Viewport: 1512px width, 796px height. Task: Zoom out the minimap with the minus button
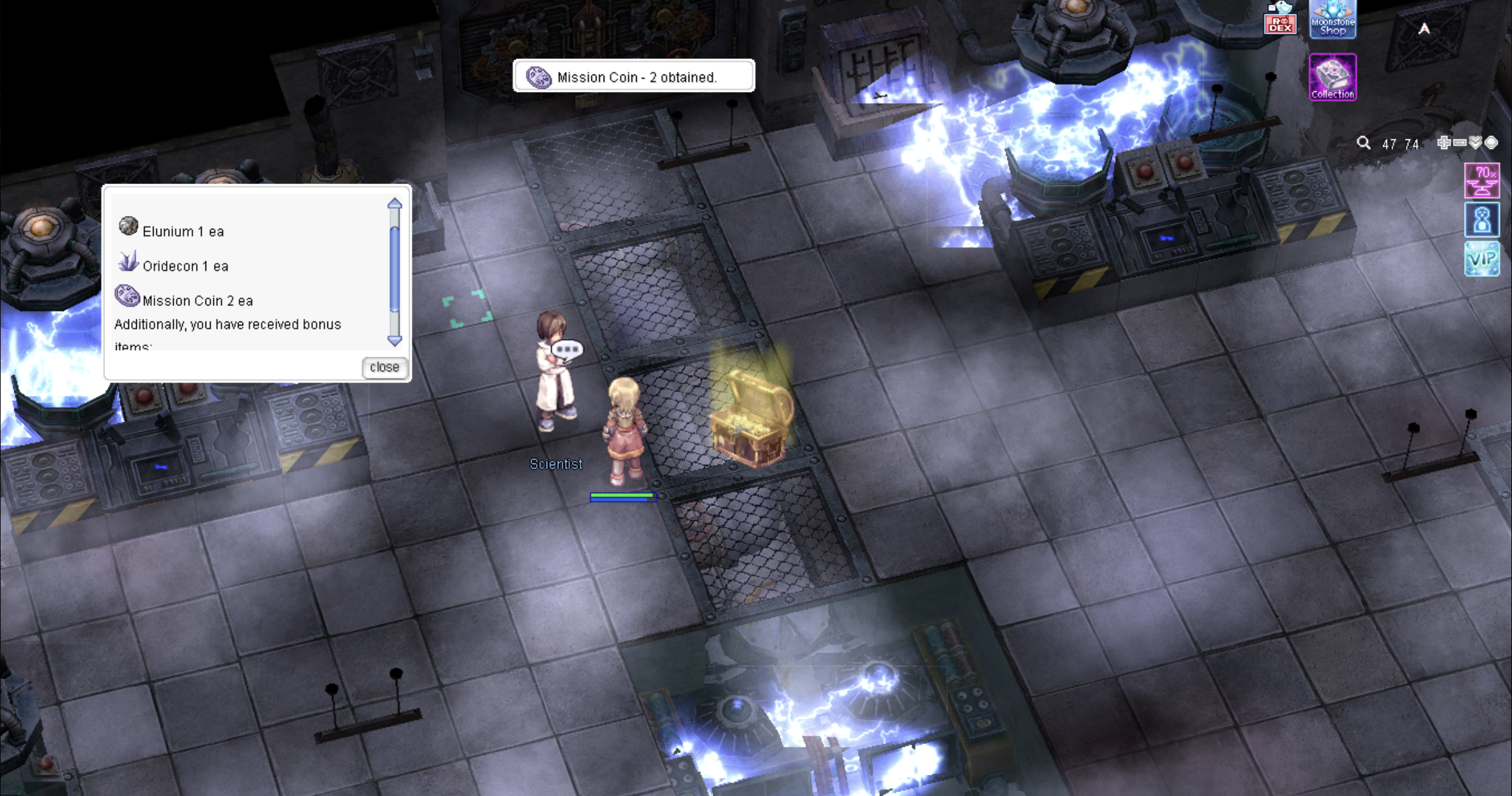tap(1459, 143)
